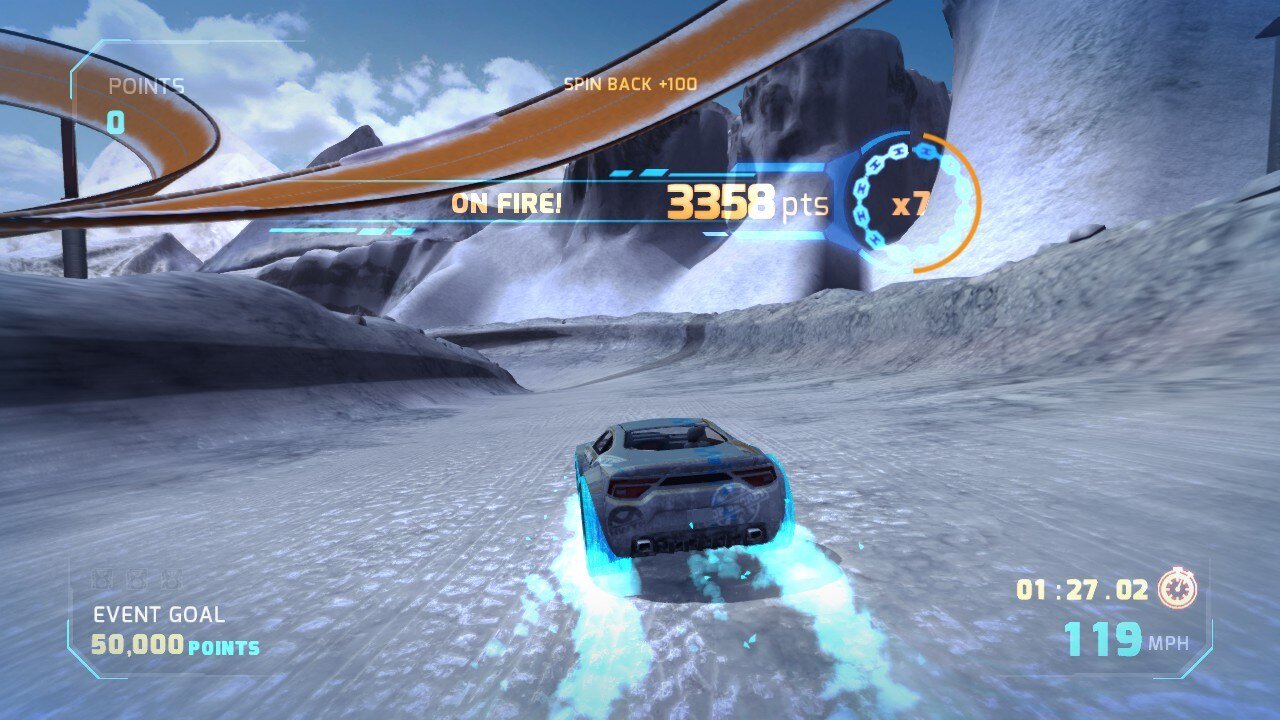
Task: Click the stopwatch icon beside the timer
Action: (x=1177, y=589)
